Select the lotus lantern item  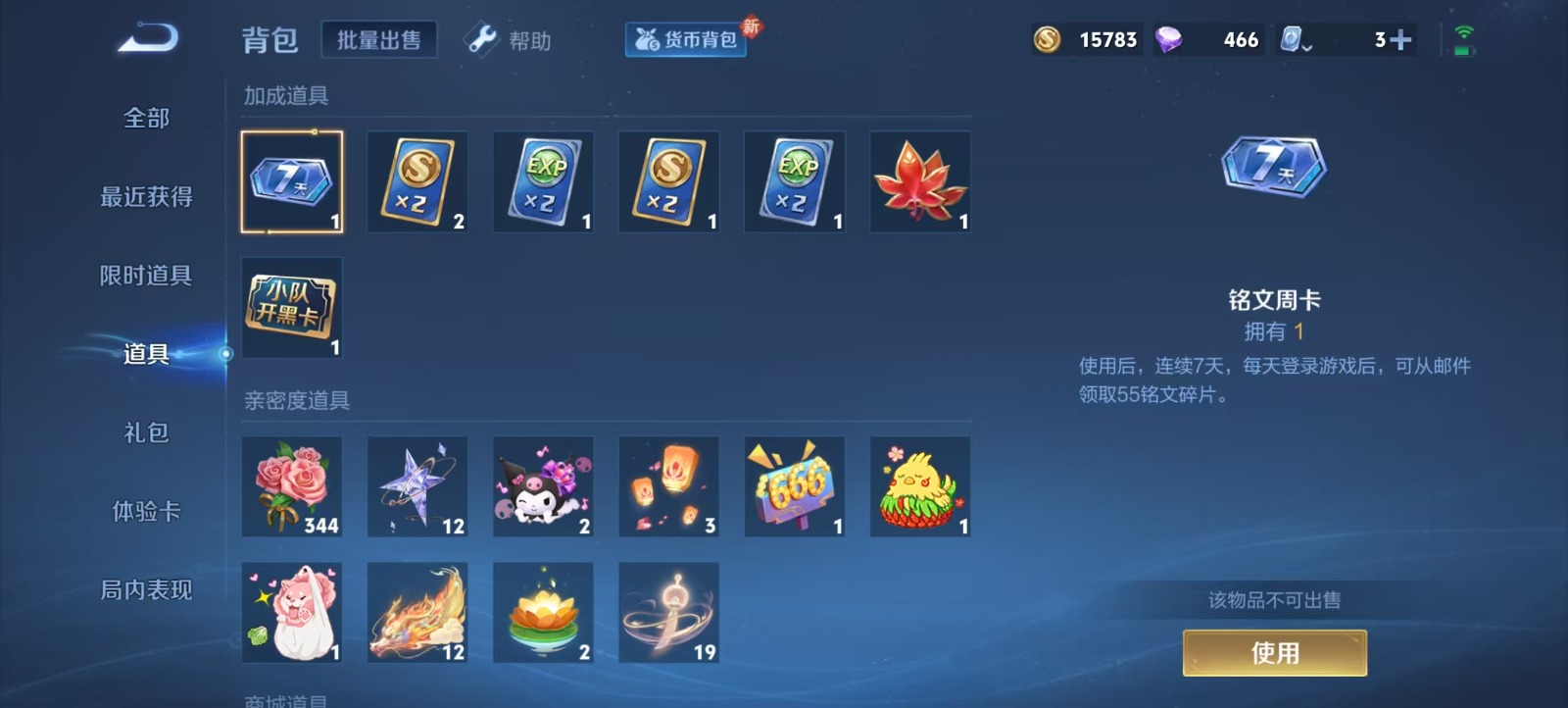pos(543,613)
